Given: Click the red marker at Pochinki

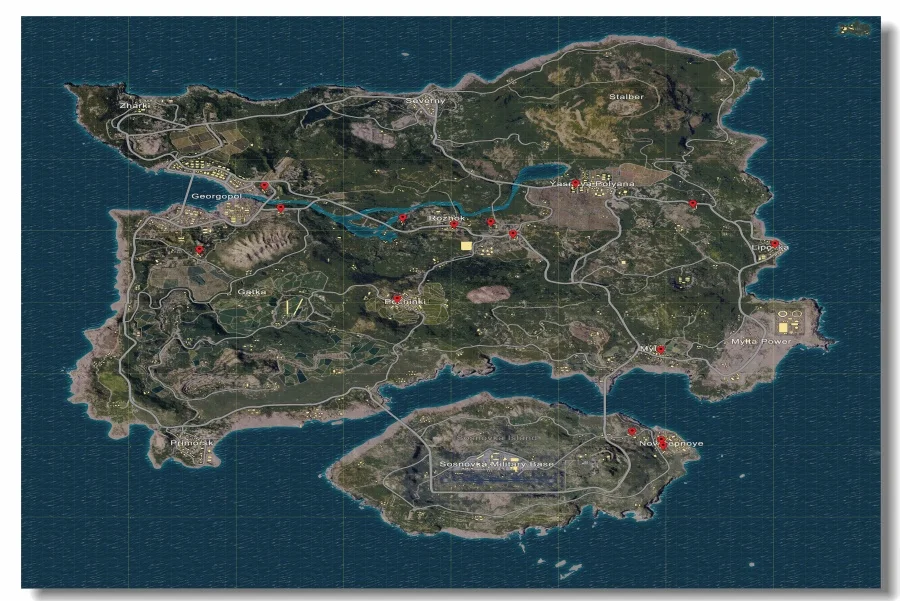Looking at the screenshot, I should coord(397,298).
